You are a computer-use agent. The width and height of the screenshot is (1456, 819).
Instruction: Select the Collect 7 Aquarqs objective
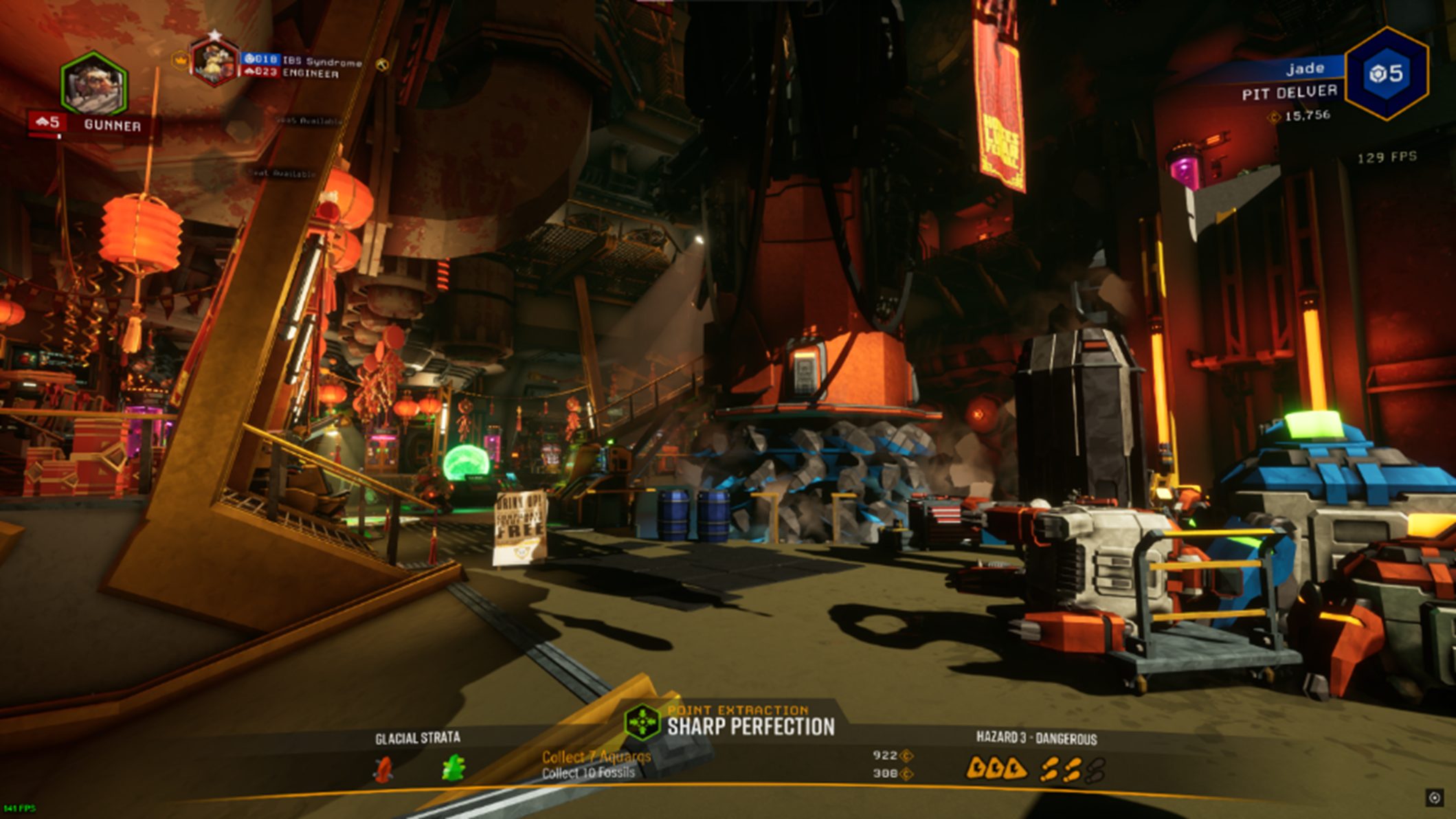click(x=596, y=757)
